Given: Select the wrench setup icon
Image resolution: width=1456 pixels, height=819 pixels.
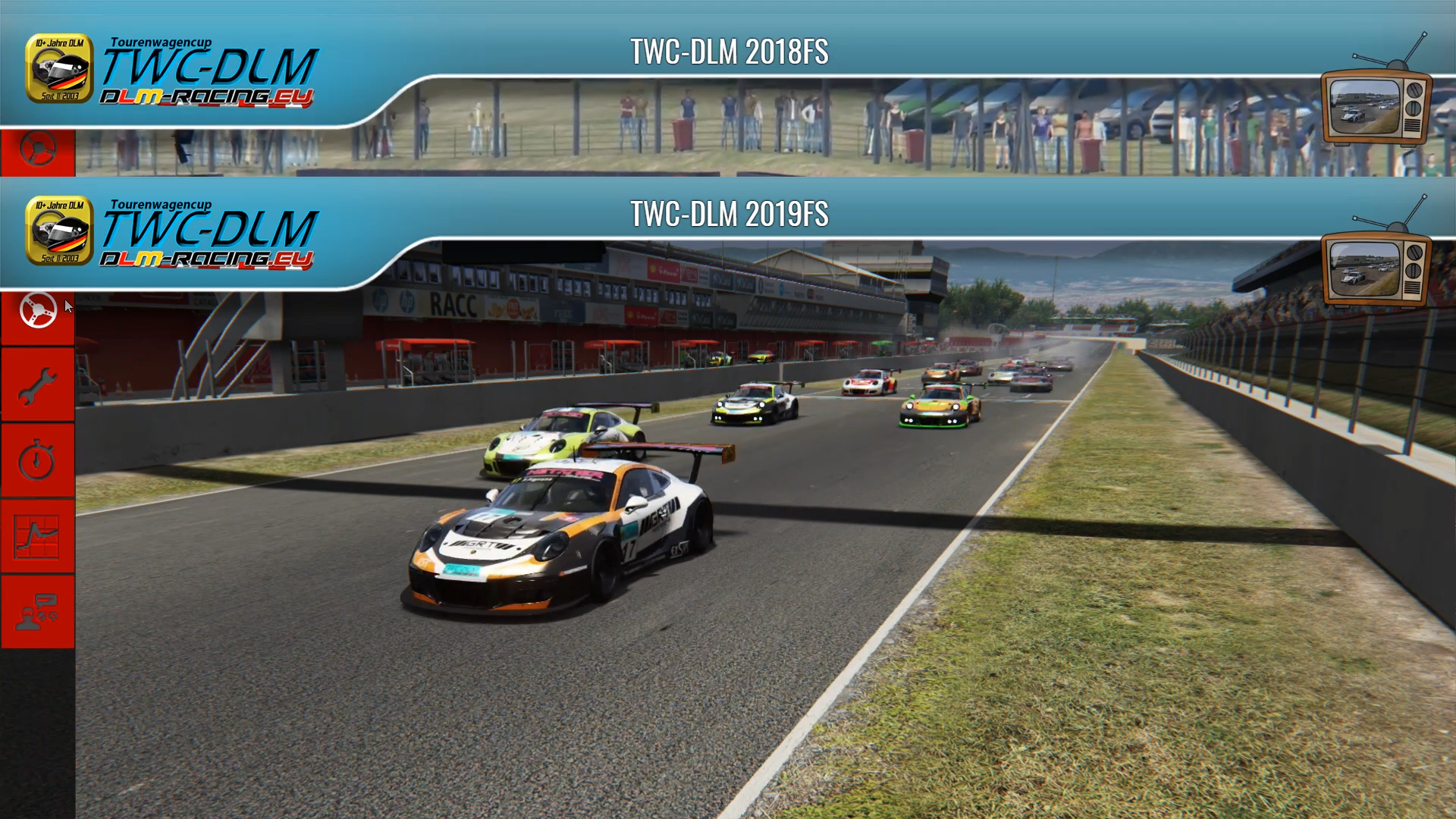Looking at the screenshot, I should 38,386.
